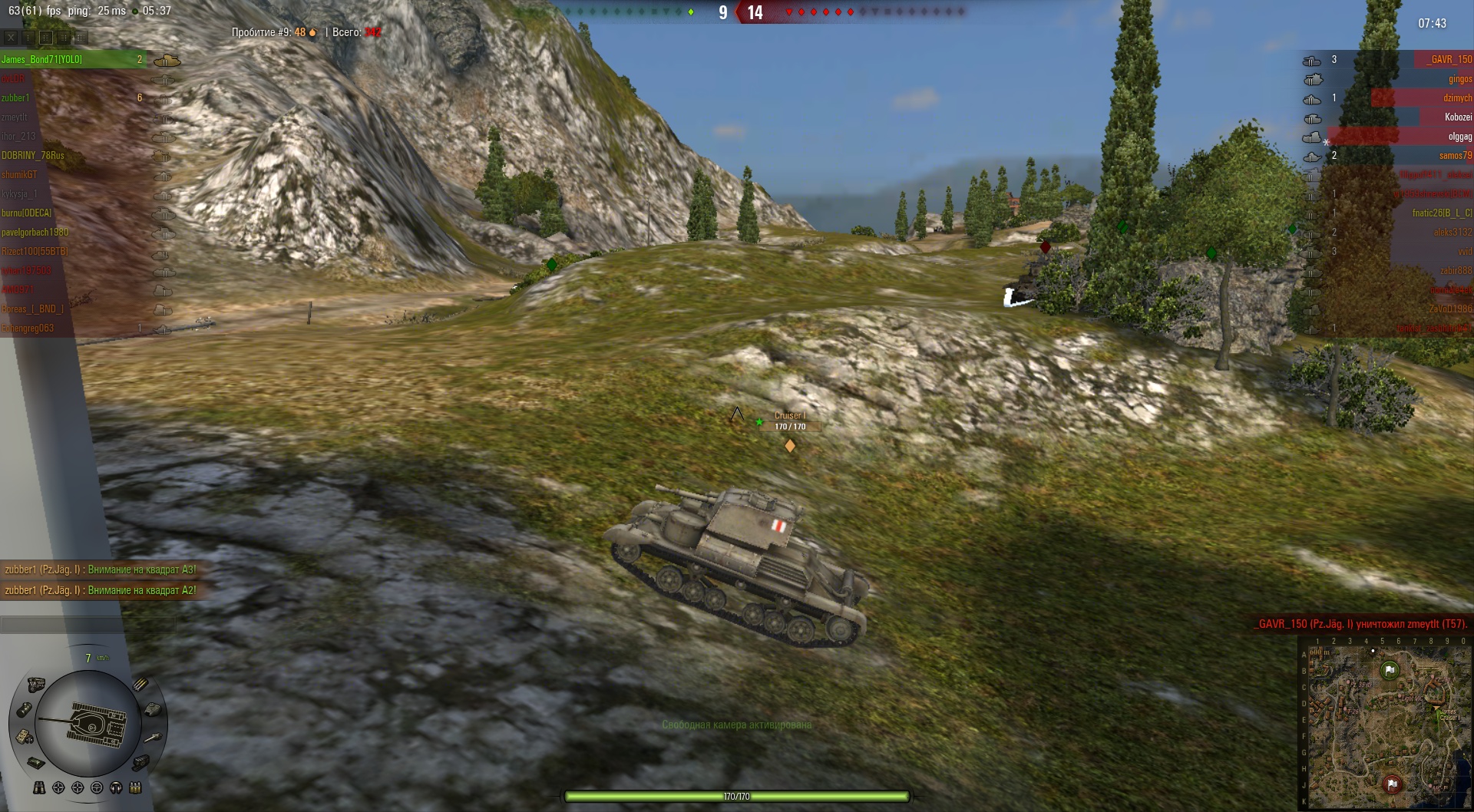1474x812 pixels.
Task: Choose DOBRINY_78Rus from the team roster
Action: [33, 155]
